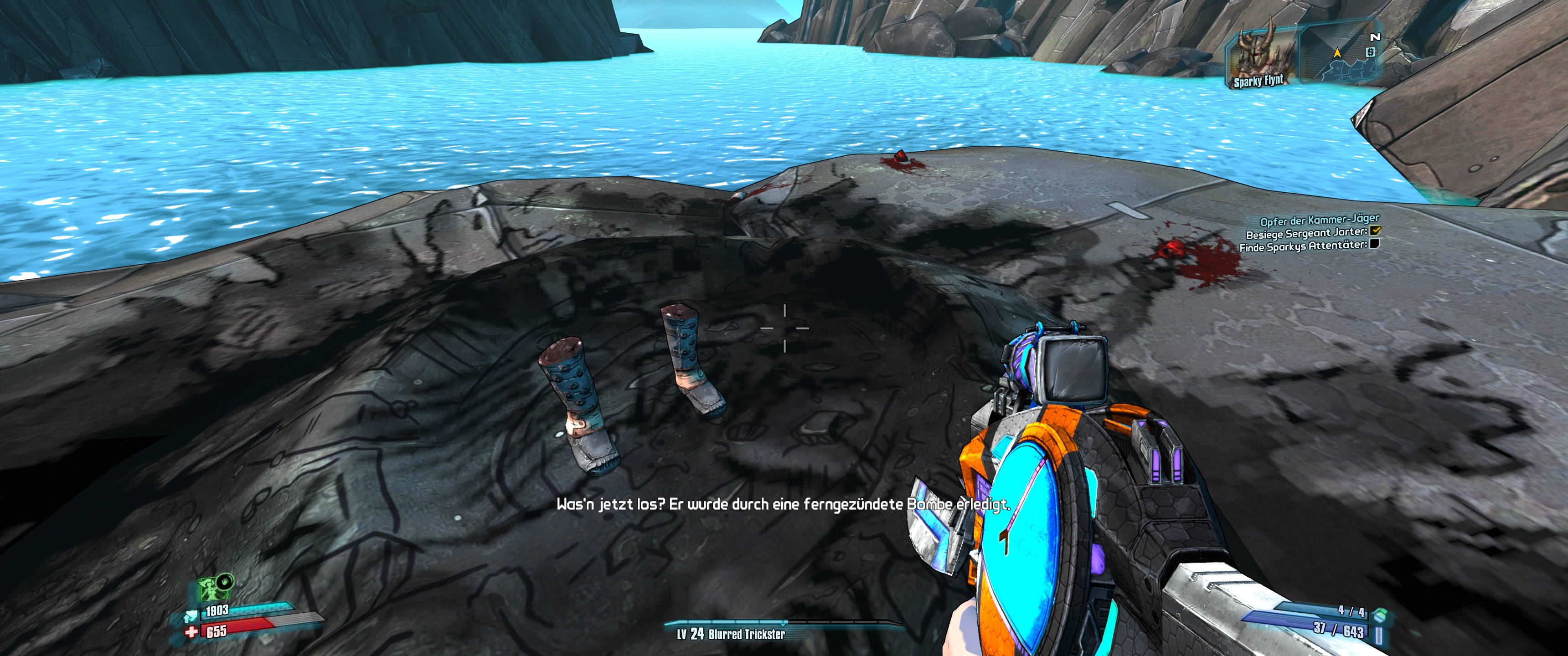Image resolution: width=1568 pixels, height=656 pixels.
Task: Click the ammo magazine icon
Action: pyautogui.click(x=1379, y=636)
